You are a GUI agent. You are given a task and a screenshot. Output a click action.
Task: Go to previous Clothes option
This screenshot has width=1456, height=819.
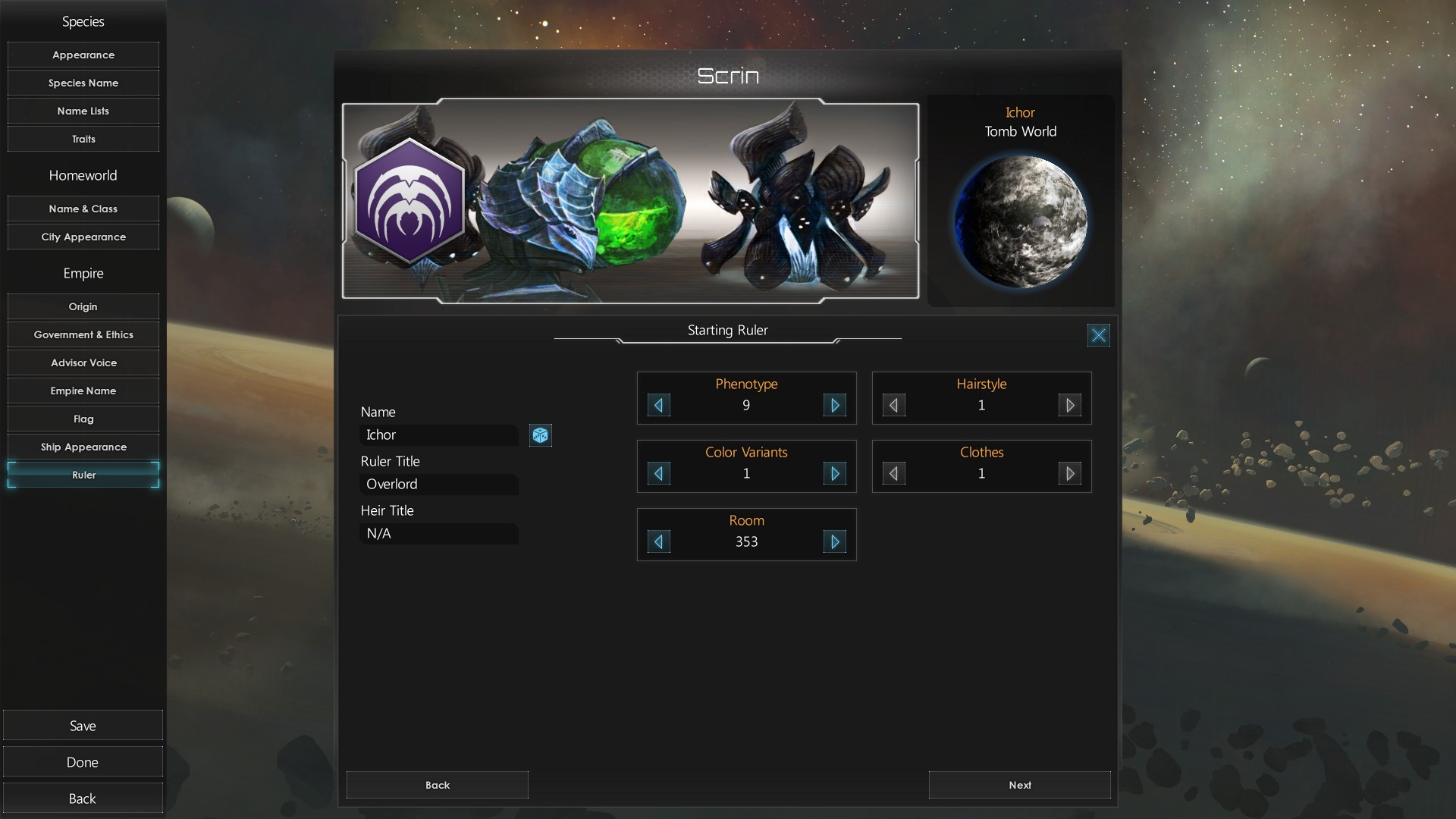tap(893, 474)
